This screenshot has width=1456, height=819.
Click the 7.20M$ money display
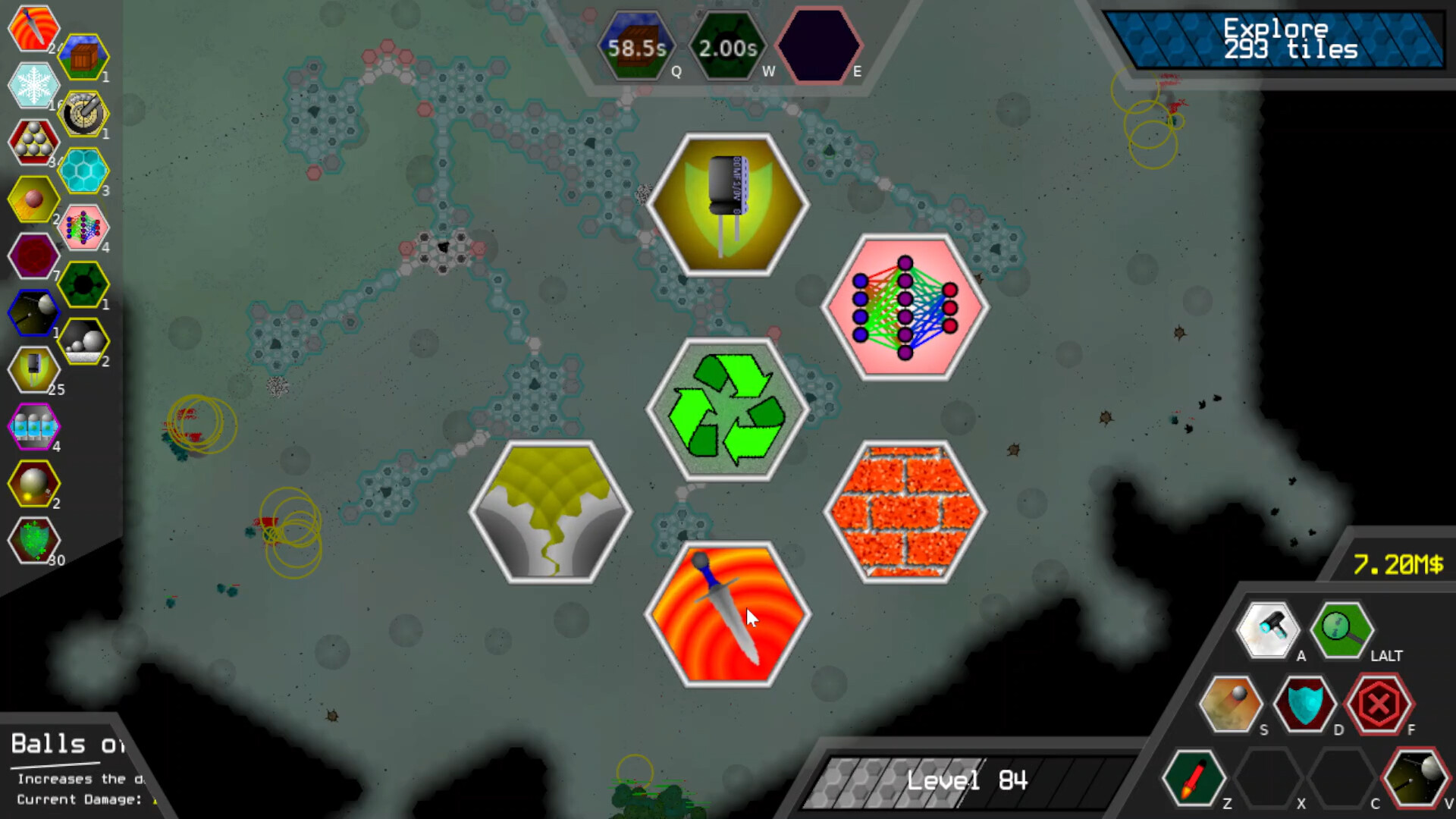click(x=1398, y=565)
